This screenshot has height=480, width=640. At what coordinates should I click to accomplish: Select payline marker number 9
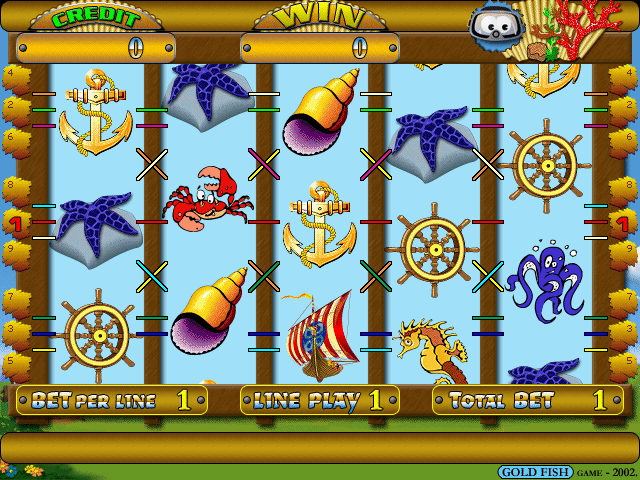pyautogui.click(x=11, y=250)
